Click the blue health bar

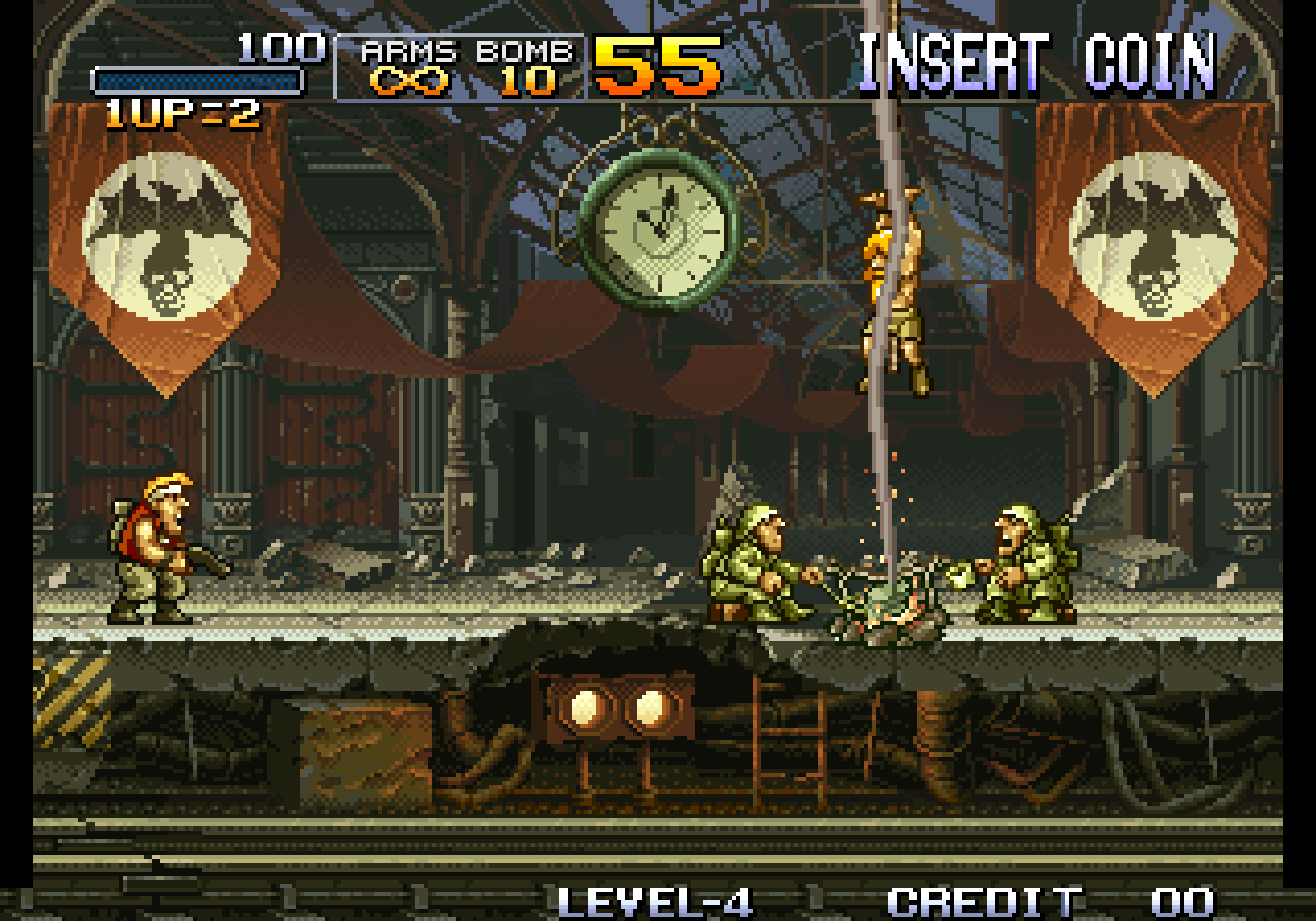pos(199,82)
